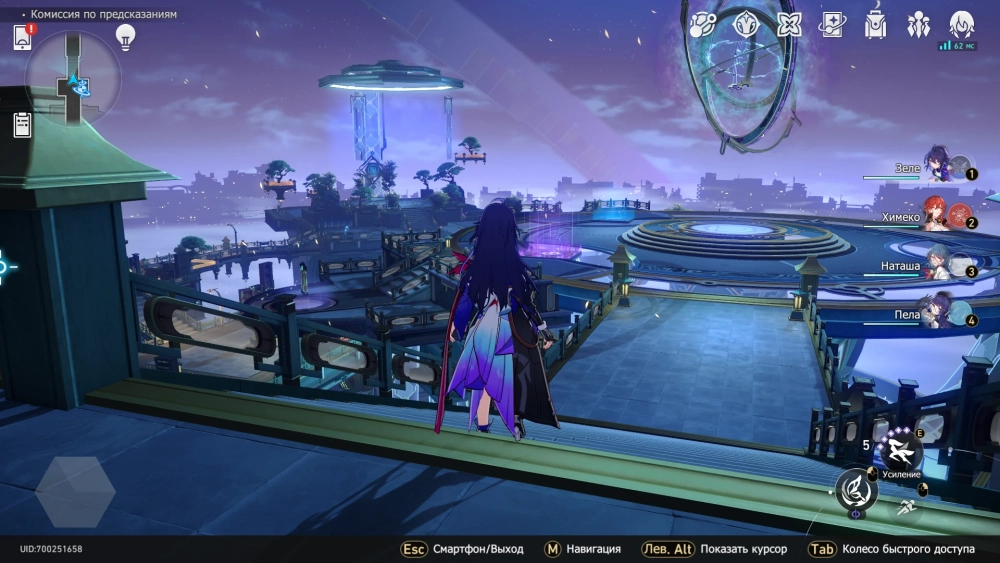Open the connected-orbs icon in the top bar
The height and width of the screenshot is (563, 1000).
[x=703, y=24]
